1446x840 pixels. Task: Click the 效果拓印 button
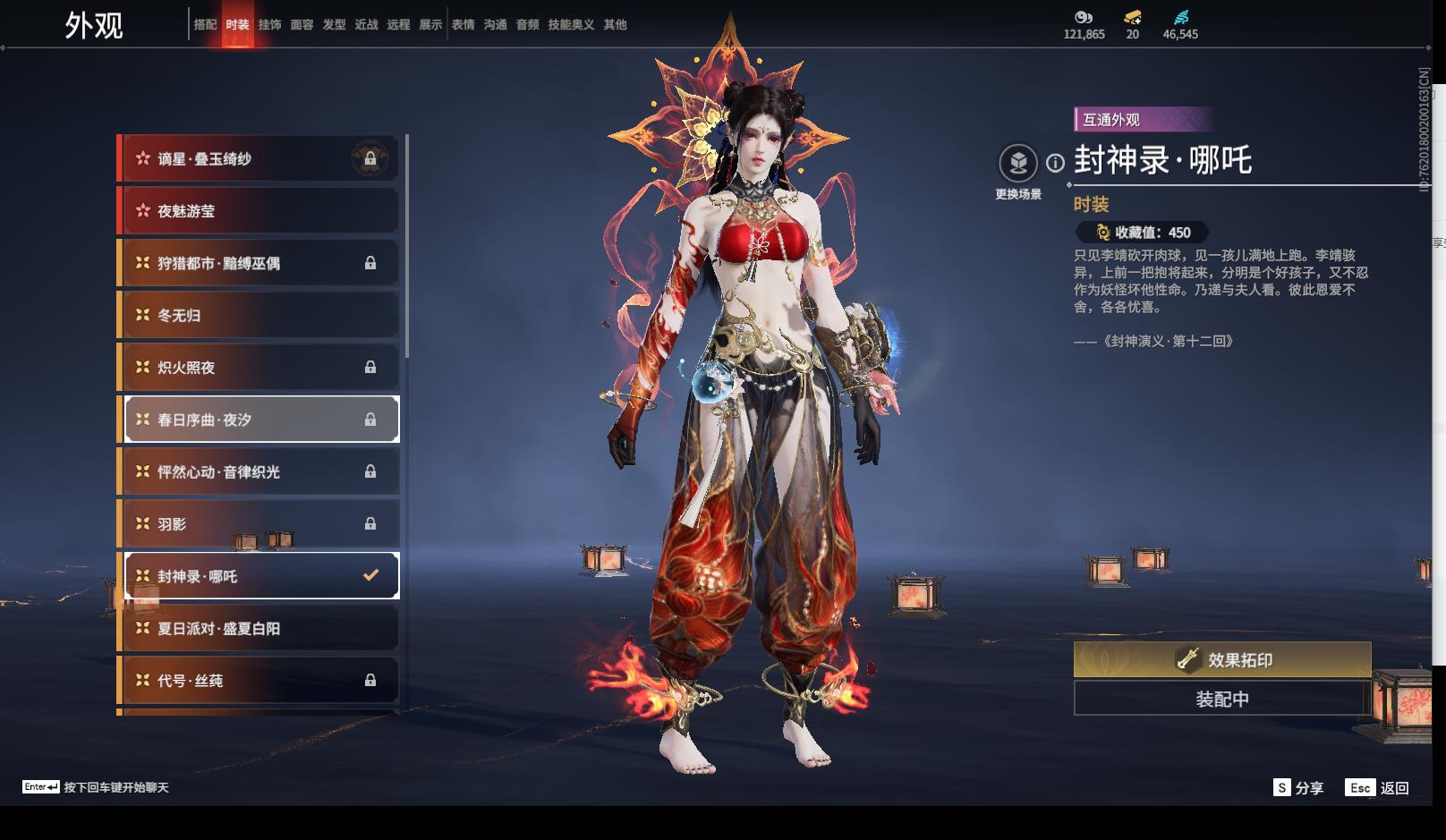[1222, 660]
